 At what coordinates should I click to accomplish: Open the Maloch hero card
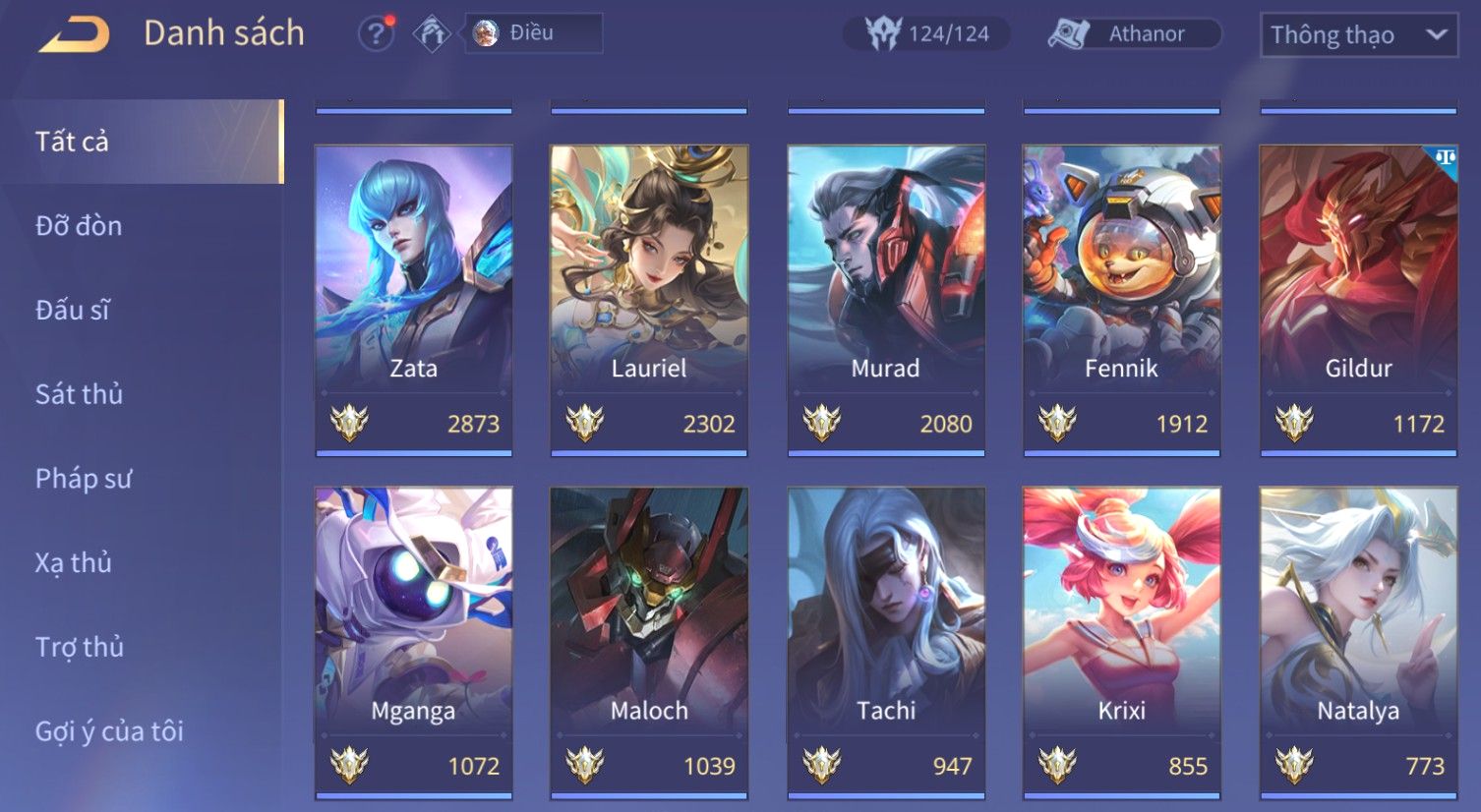point(649,641)
